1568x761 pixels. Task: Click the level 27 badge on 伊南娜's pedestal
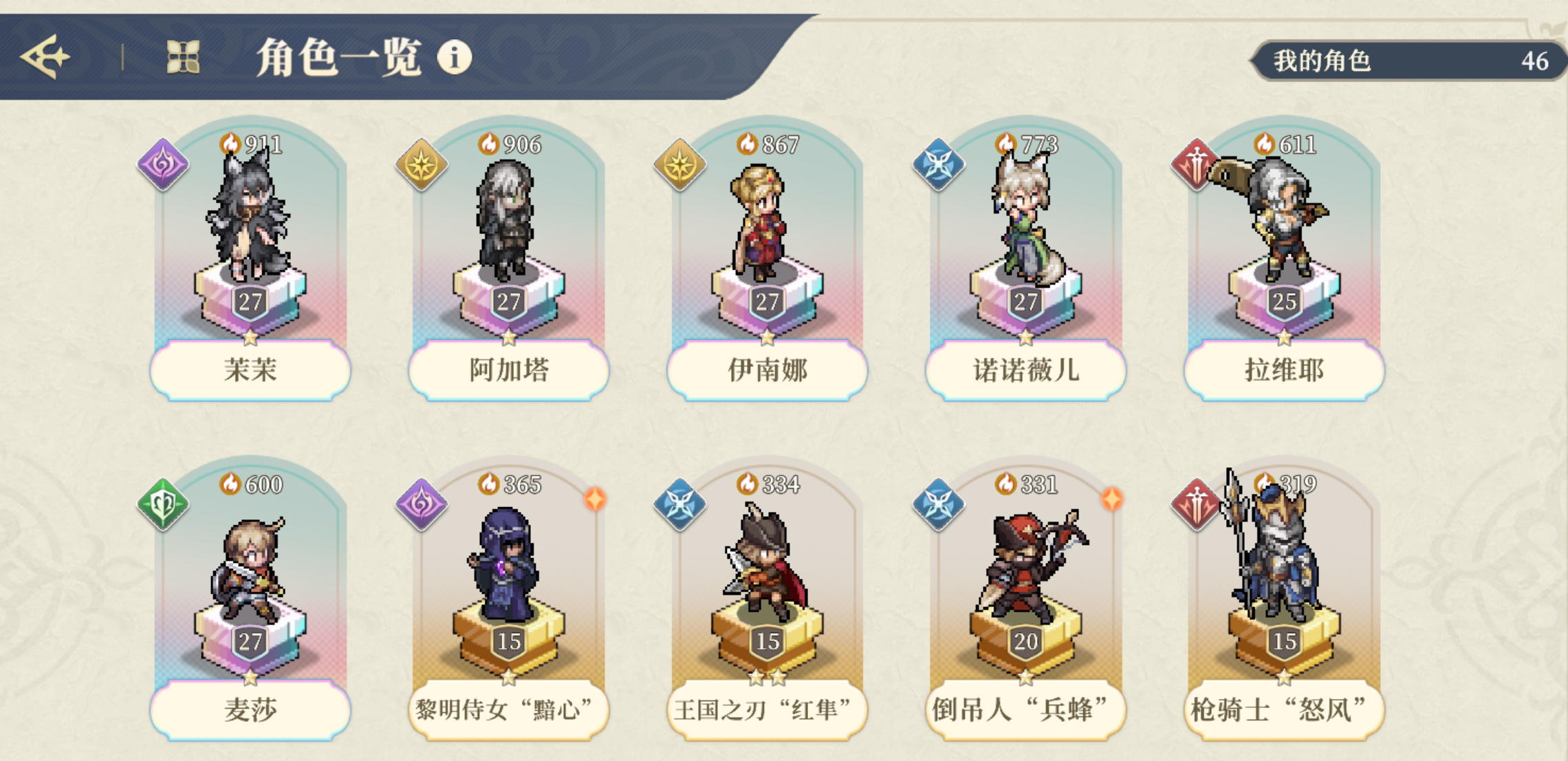(x=768, y=301)
